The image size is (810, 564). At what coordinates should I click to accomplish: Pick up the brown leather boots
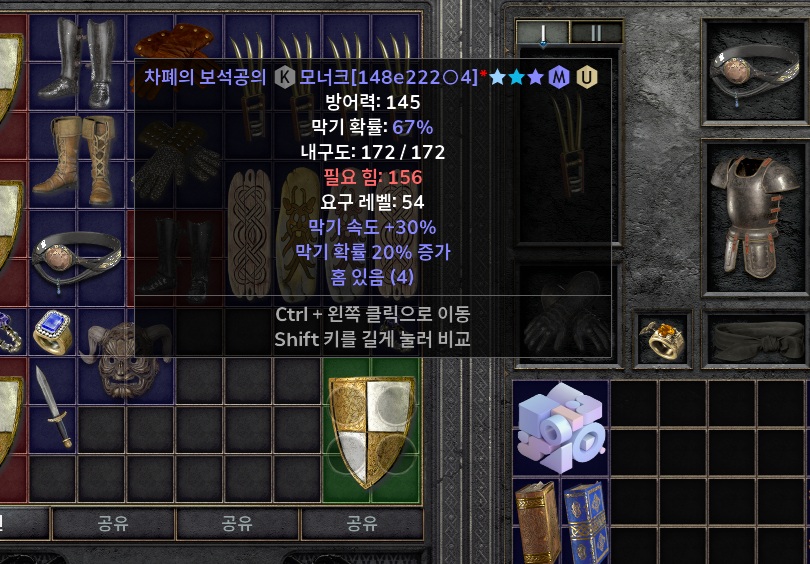click(x=77, y=157)
